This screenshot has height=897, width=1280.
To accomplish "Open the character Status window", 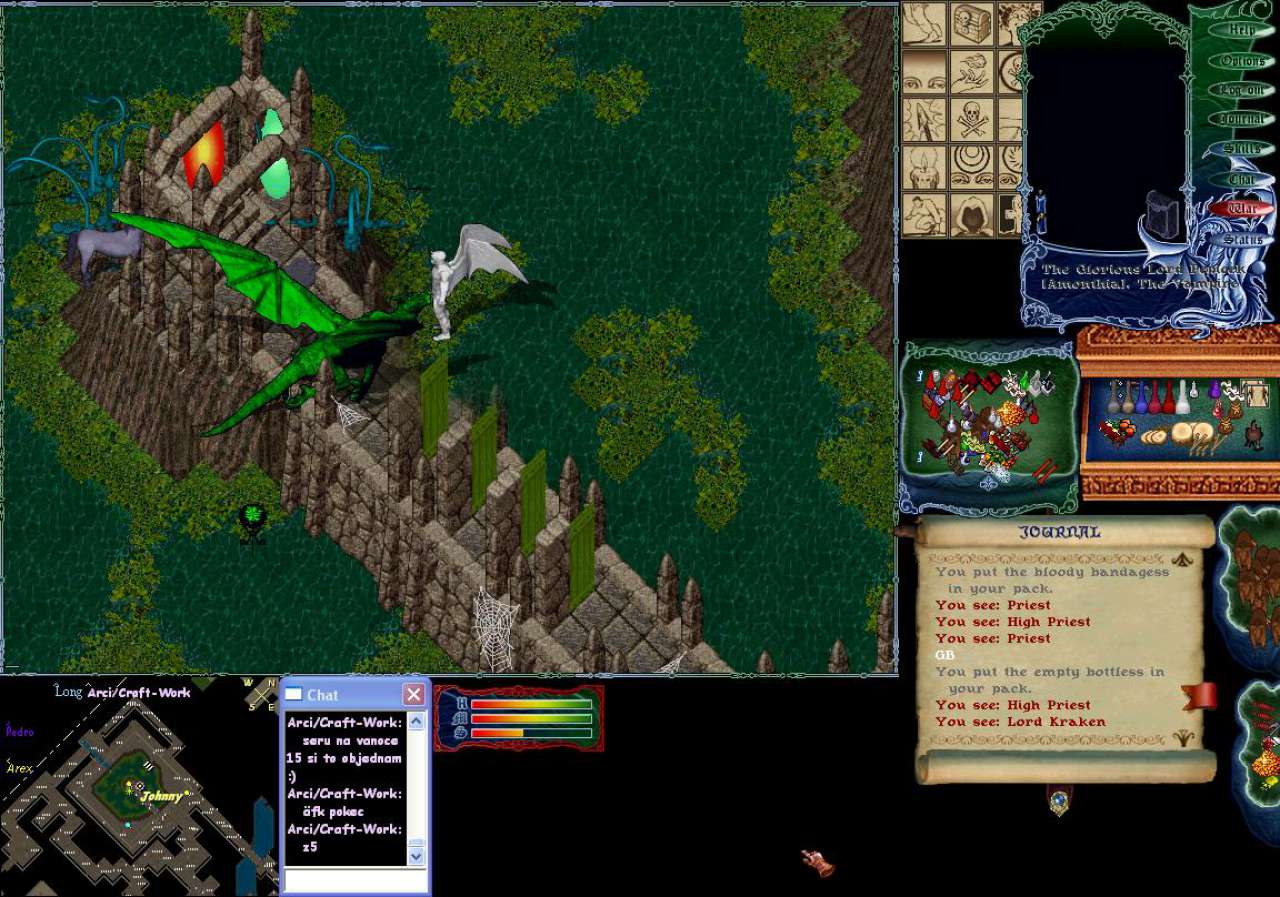I will [1242, 240].
